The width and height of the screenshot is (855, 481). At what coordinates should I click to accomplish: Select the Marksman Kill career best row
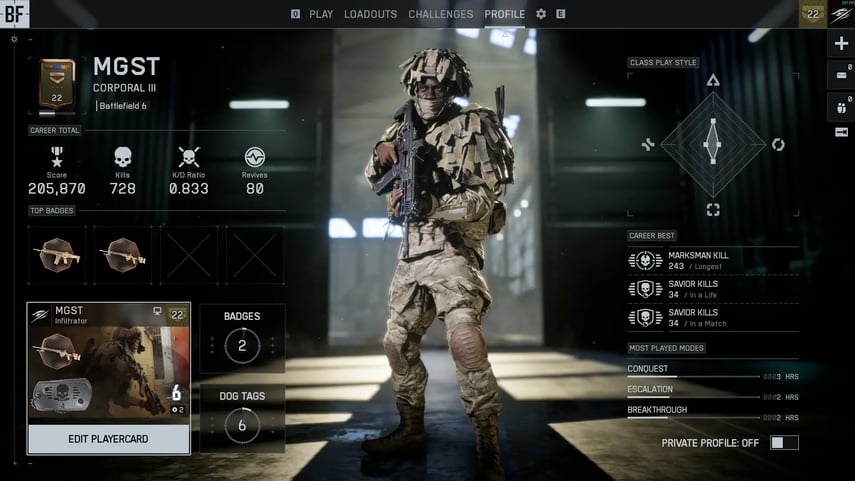coord(712,261)
